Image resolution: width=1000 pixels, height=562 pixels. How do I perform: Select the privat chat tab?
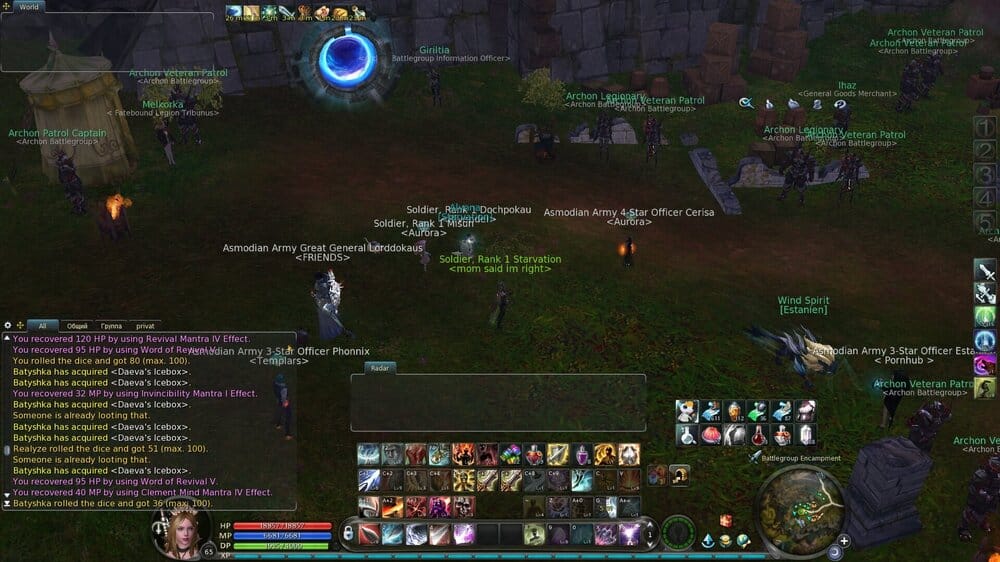tap(145, 325)
